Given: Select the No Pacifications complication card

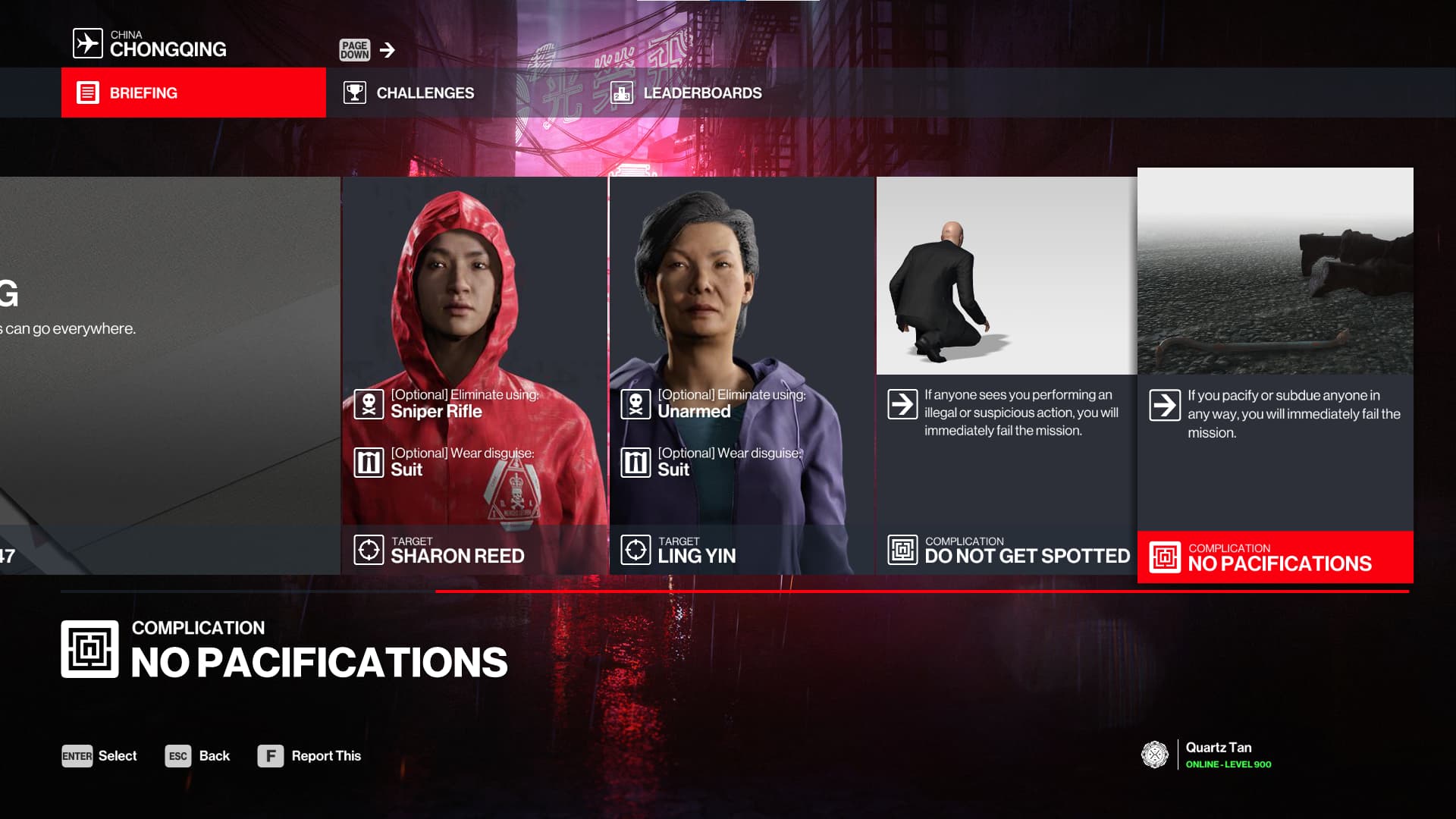Looking at the screenshot, I should (1275, 375).
